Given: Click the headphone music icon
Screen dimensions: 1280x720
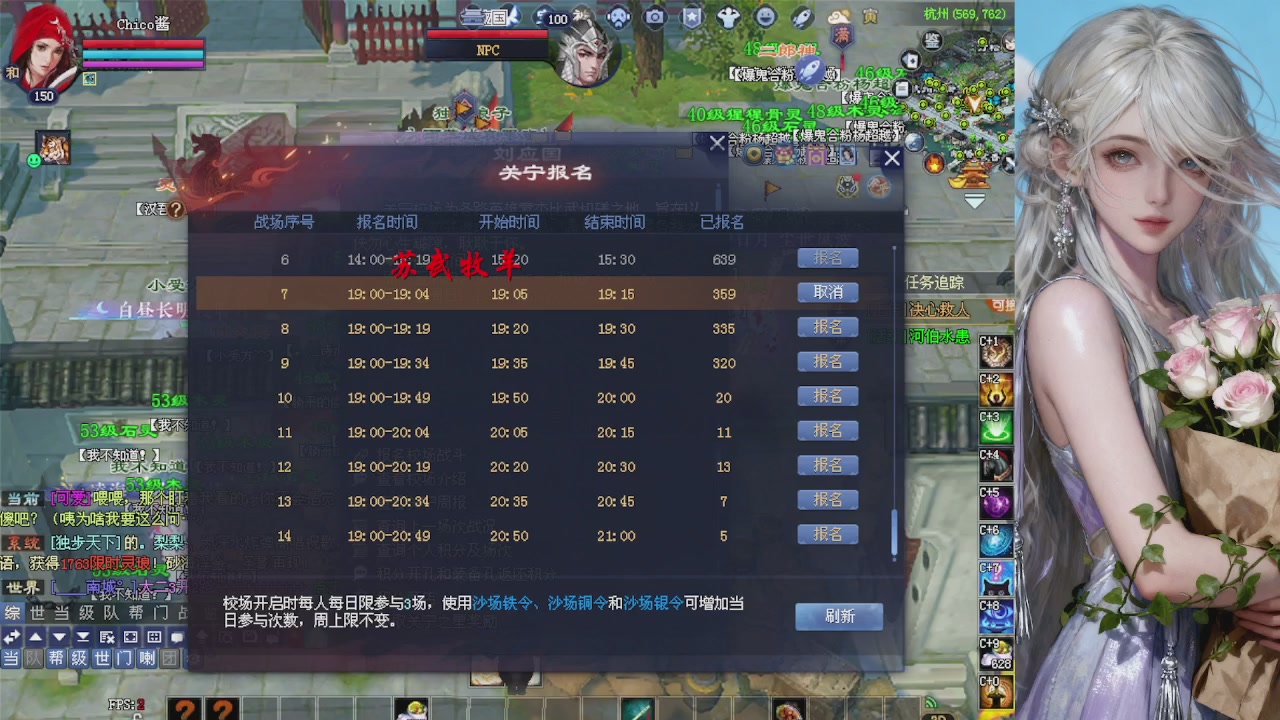Looking at the screenshot, I should click(618, 16).
